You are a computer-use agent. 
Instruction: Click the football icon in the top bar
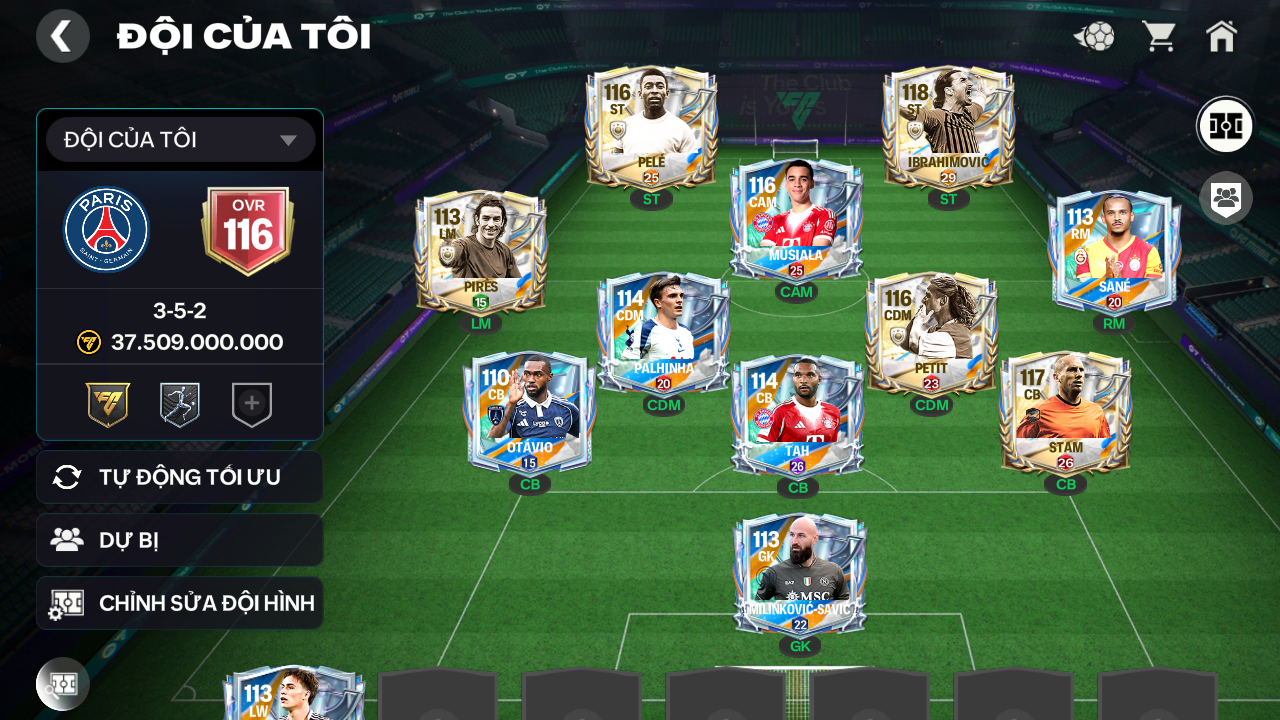click(x=1094, y=36)
